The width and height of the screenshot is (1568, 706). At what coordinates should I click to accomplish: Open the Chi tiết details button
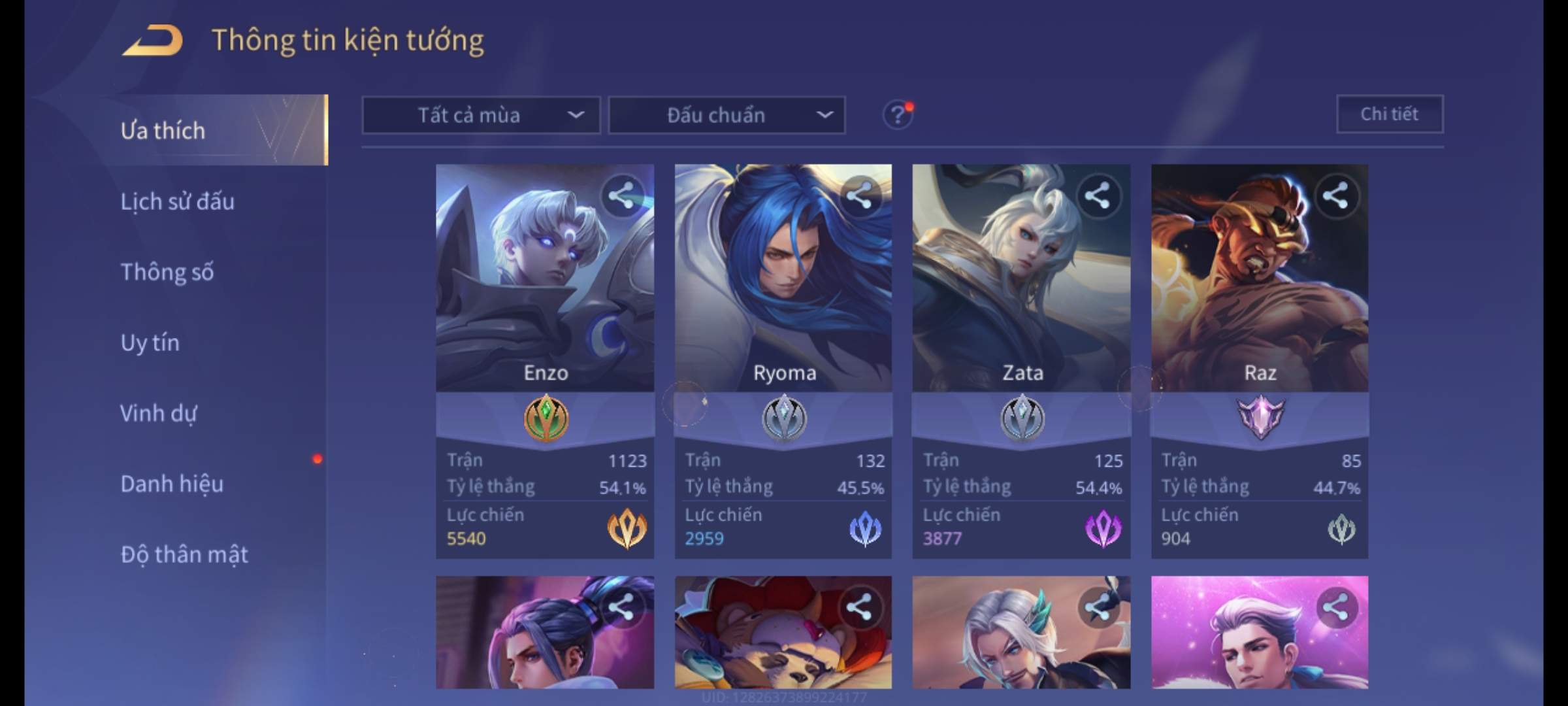(1389, 114)
